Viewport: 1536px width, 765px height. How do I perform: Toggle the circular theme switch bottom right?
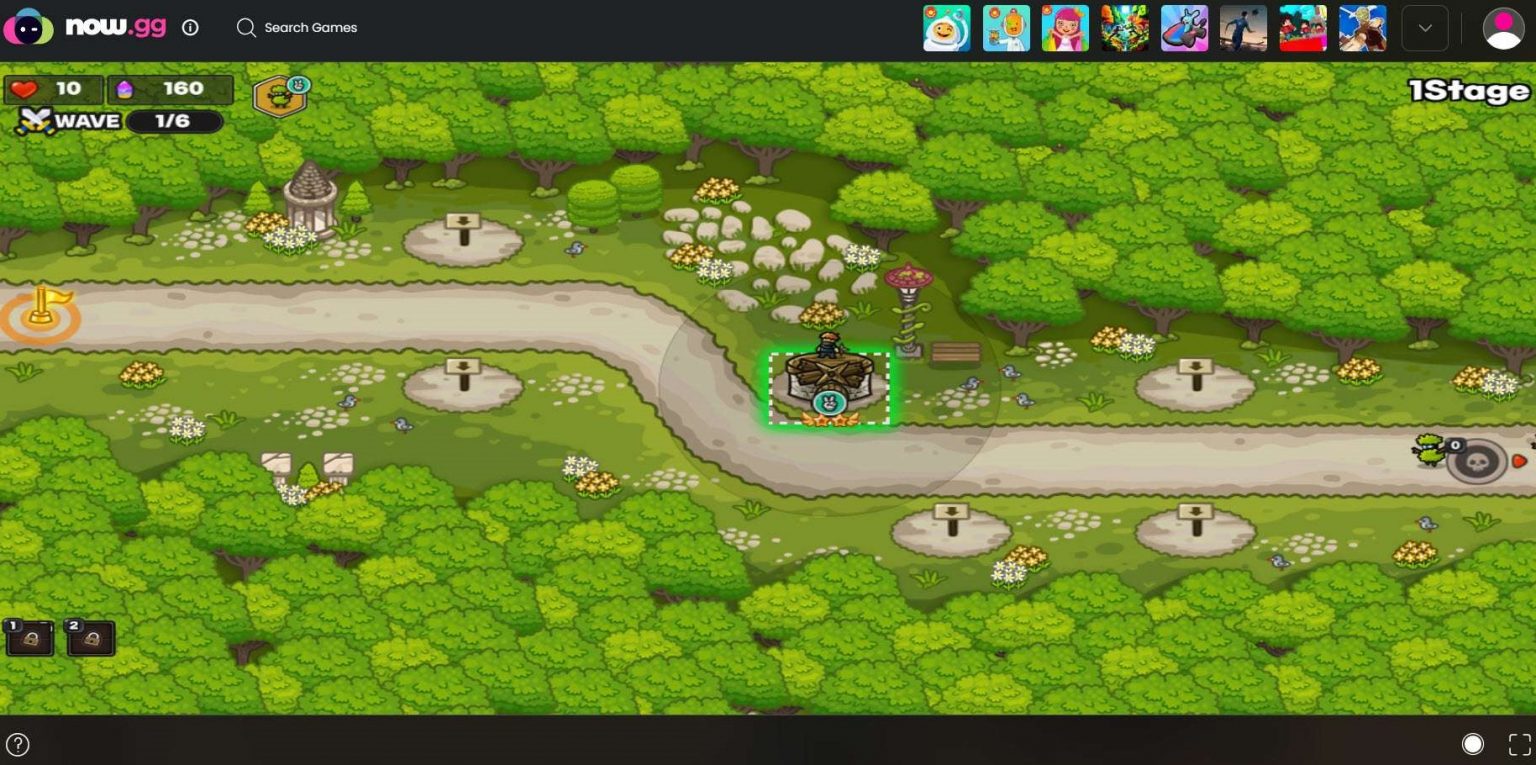[1473, 744]
